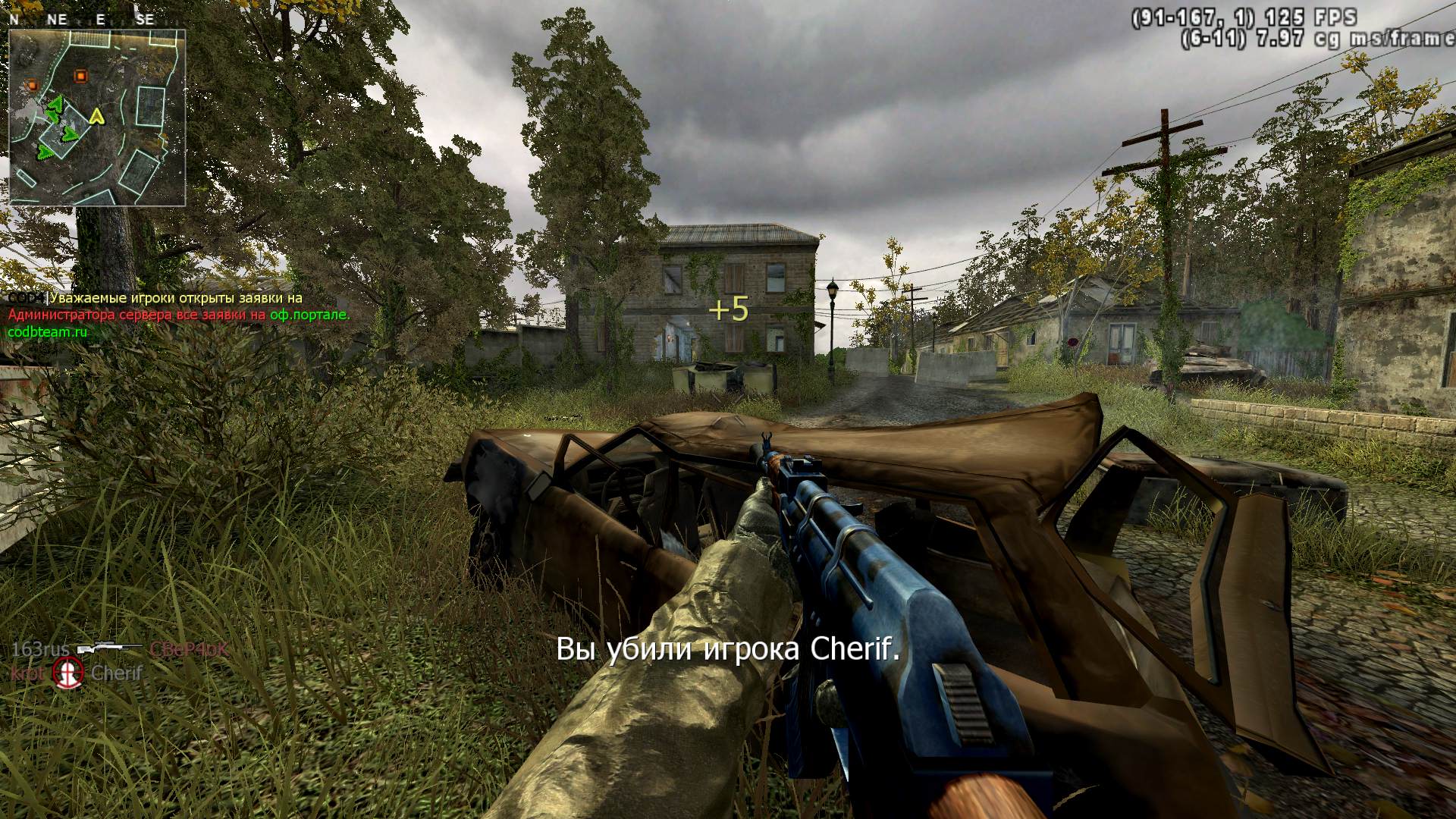The height and width of the screenshot is (819, 1456).
Task: Select the 163rus sniper killfeed entry
Action: (x=119, y=649)
